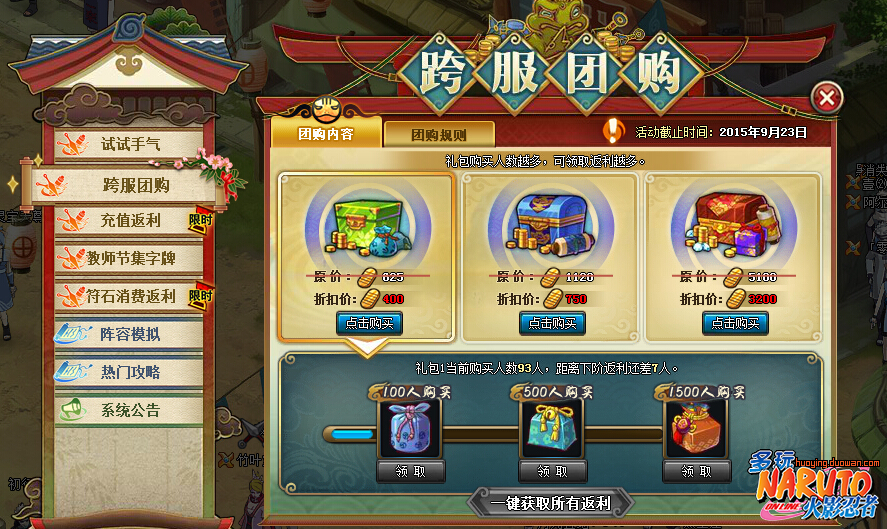Close the 跨服团购 window

click(826, 98)
